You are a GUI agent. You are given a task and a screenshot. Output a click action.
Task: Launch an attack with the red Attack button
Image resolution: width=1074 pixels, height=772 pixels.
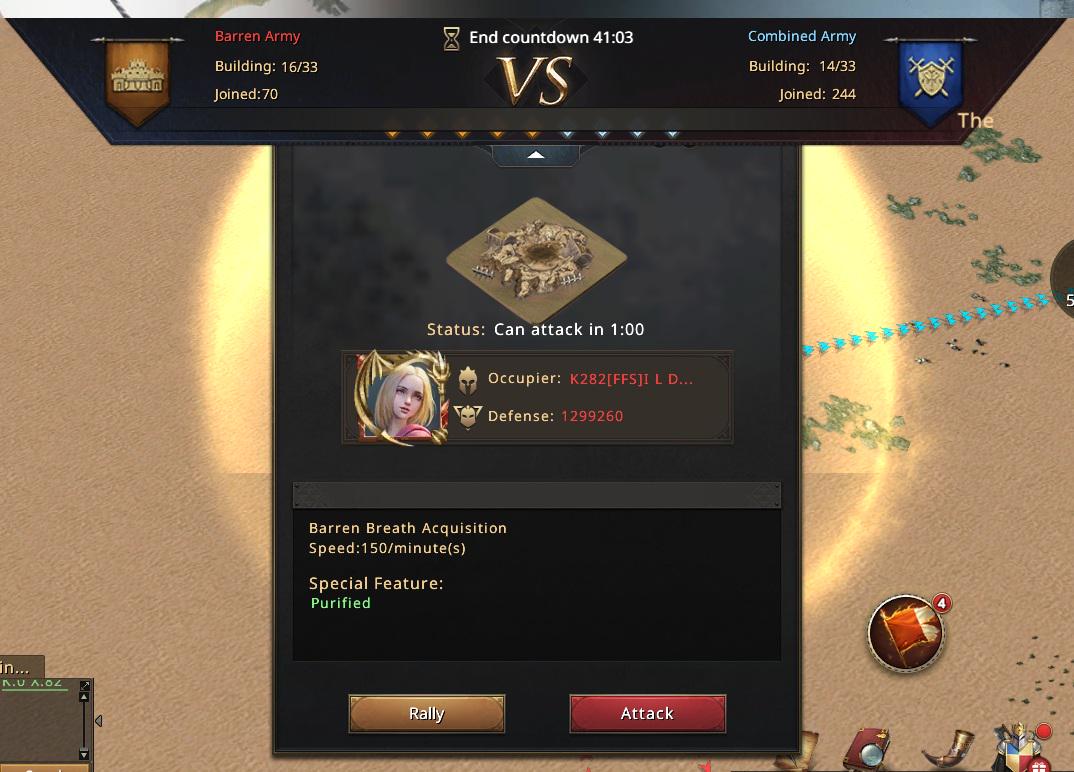pyautogui.click(x=647, y=714)
